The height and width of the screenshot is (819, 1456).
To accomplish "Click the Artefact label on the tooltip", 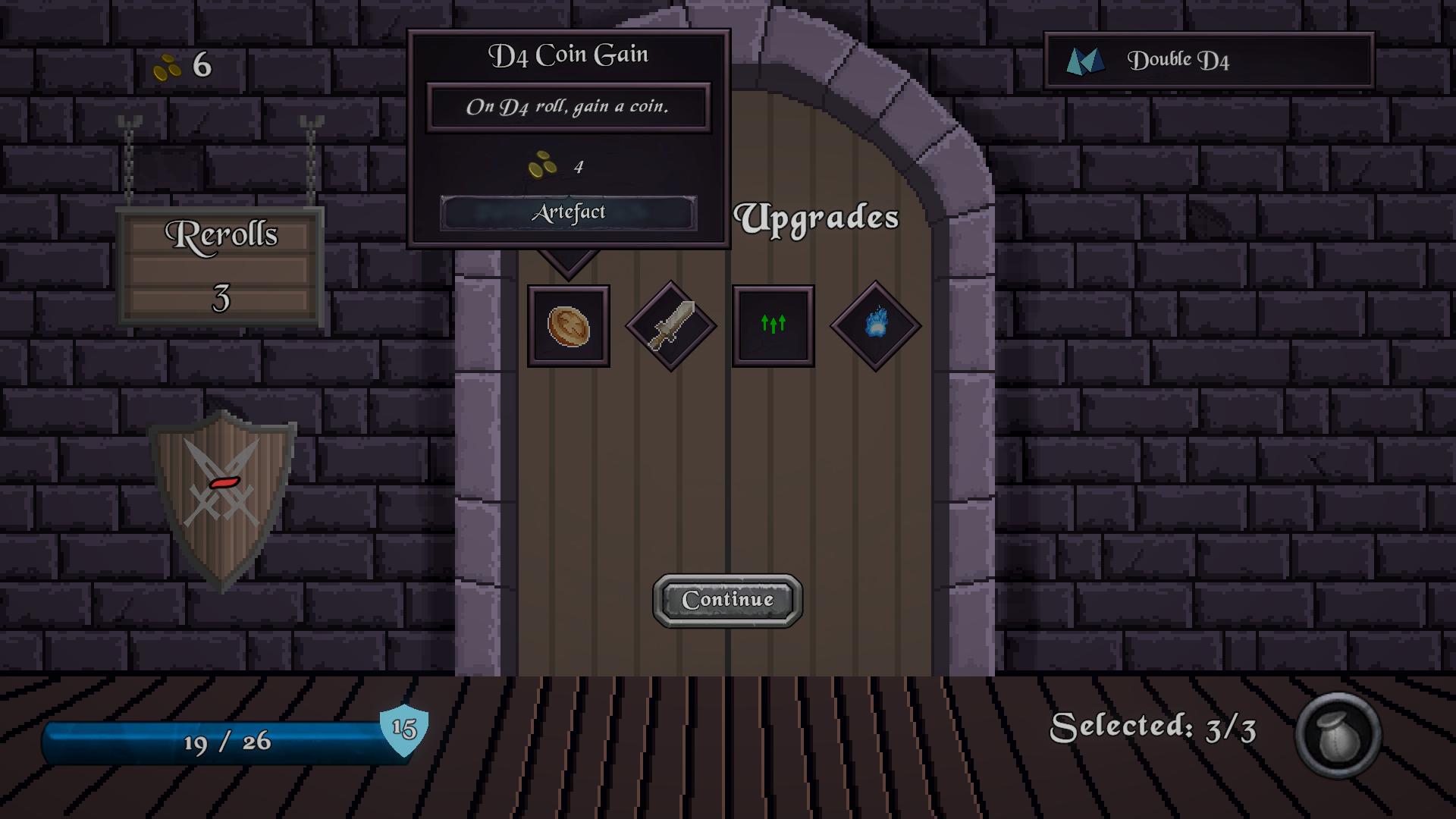I will (569, 212).
